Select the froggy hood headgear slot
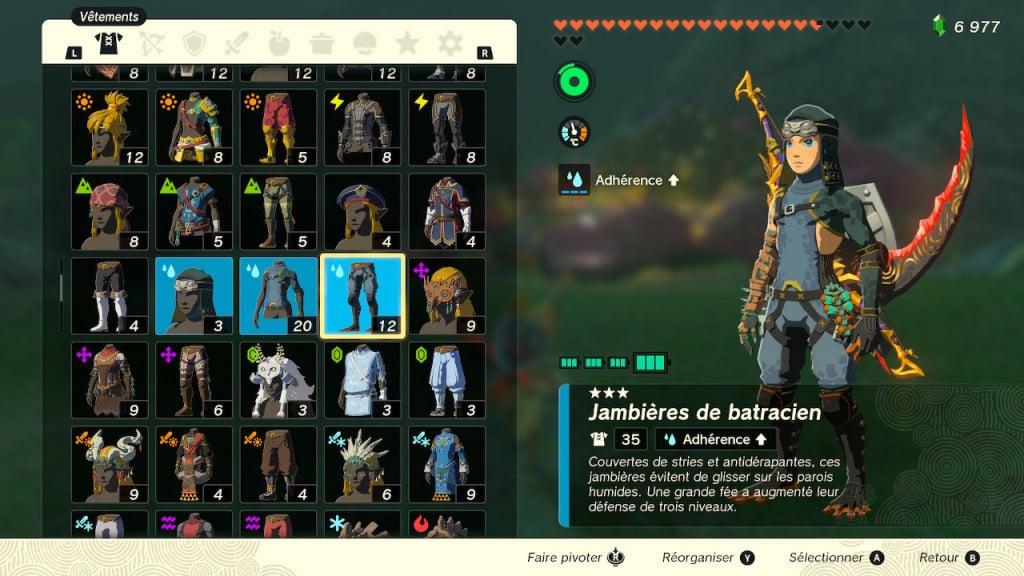The image size is (1024, 576). (x=194, y=296)
